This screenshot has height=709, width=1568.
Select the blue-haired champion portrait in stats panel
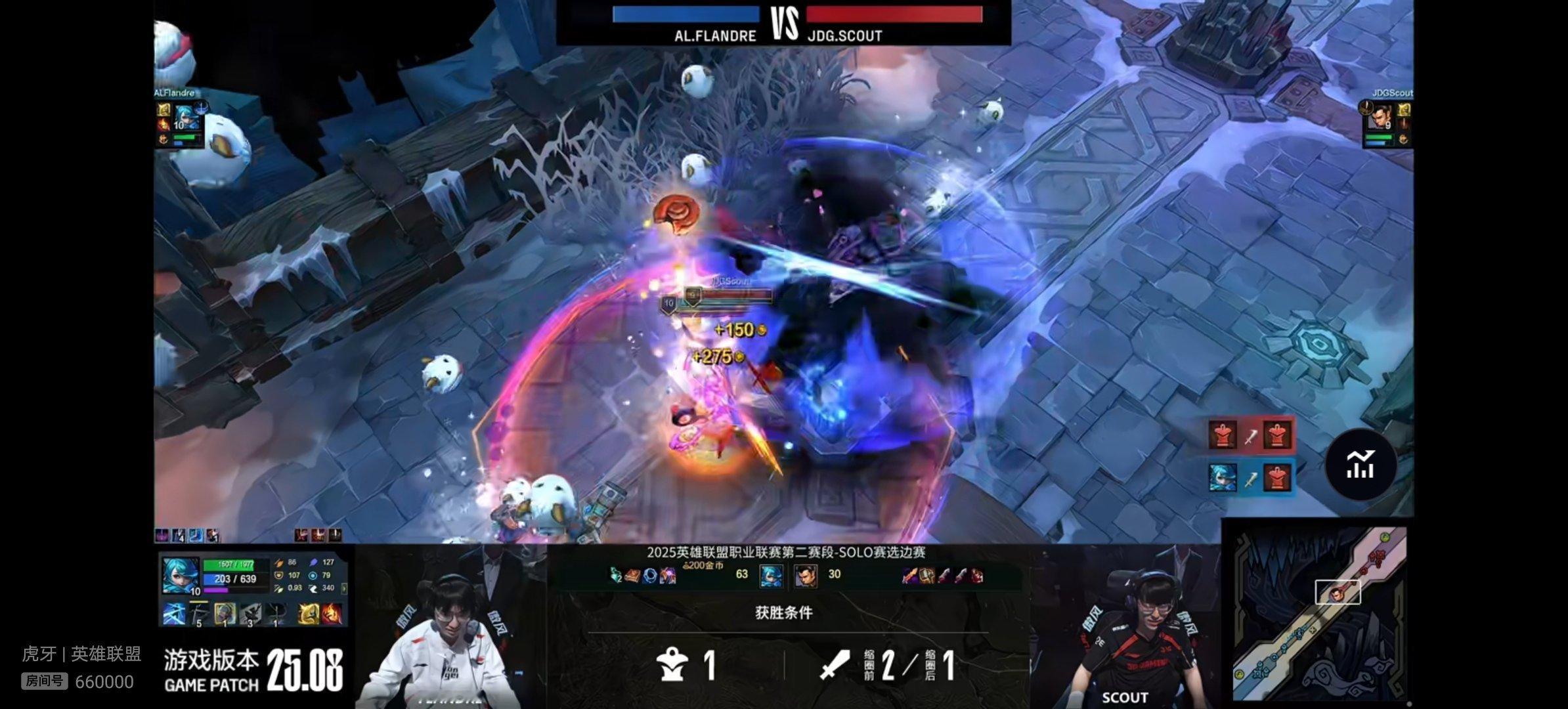click(181, 575)
